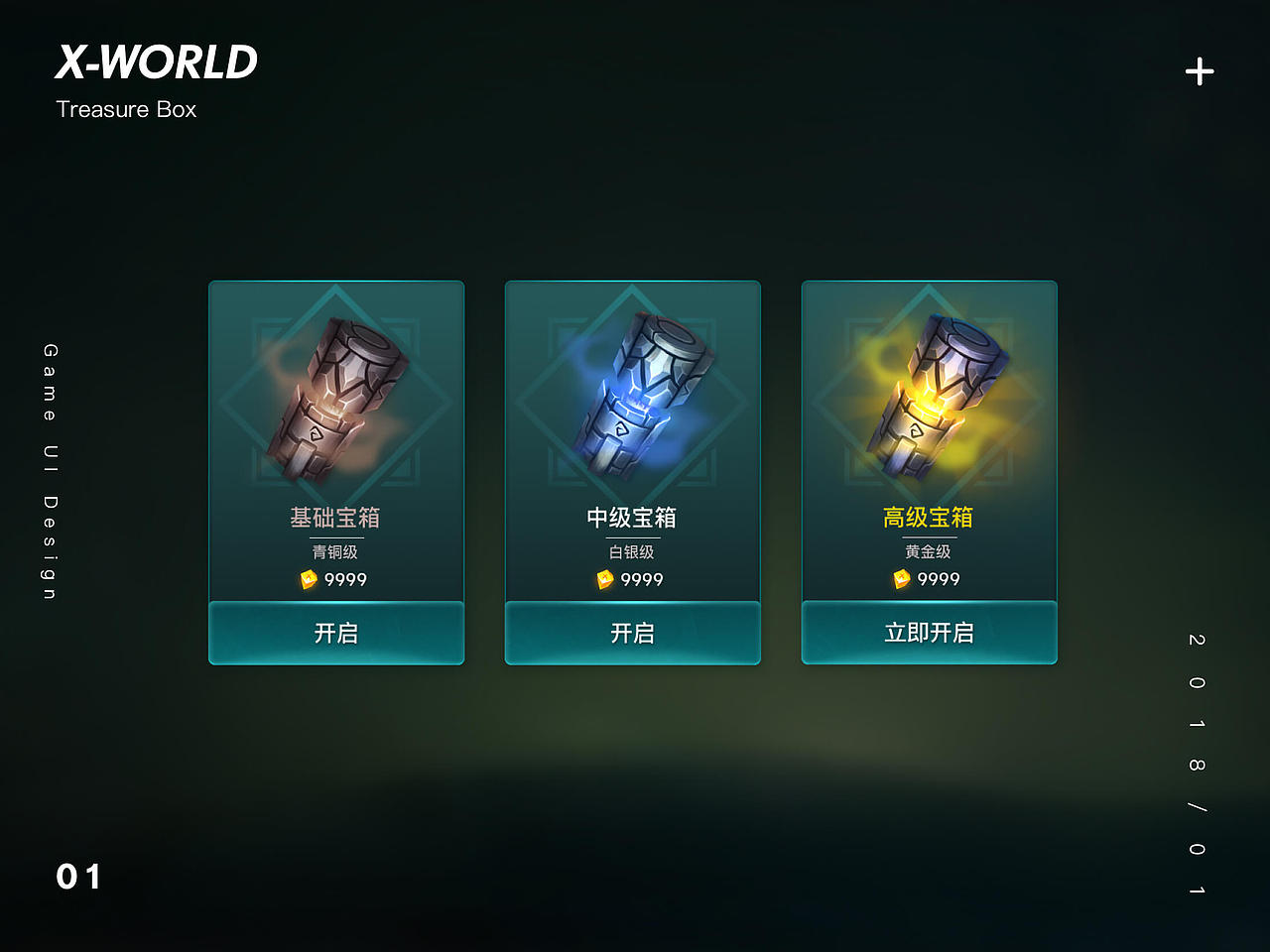Click the X-WORLD title logo
The image size is (1270, 952).
click(157, 61)
